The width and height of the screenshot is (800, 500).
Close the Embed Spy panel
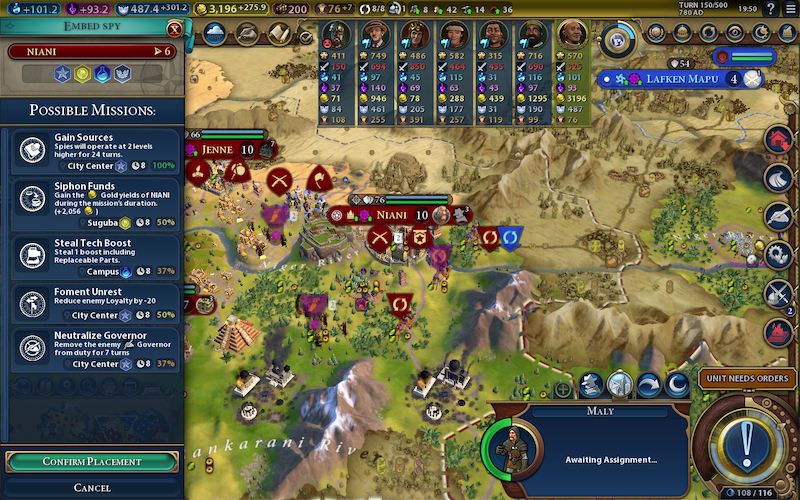click(x=175, y=30)
